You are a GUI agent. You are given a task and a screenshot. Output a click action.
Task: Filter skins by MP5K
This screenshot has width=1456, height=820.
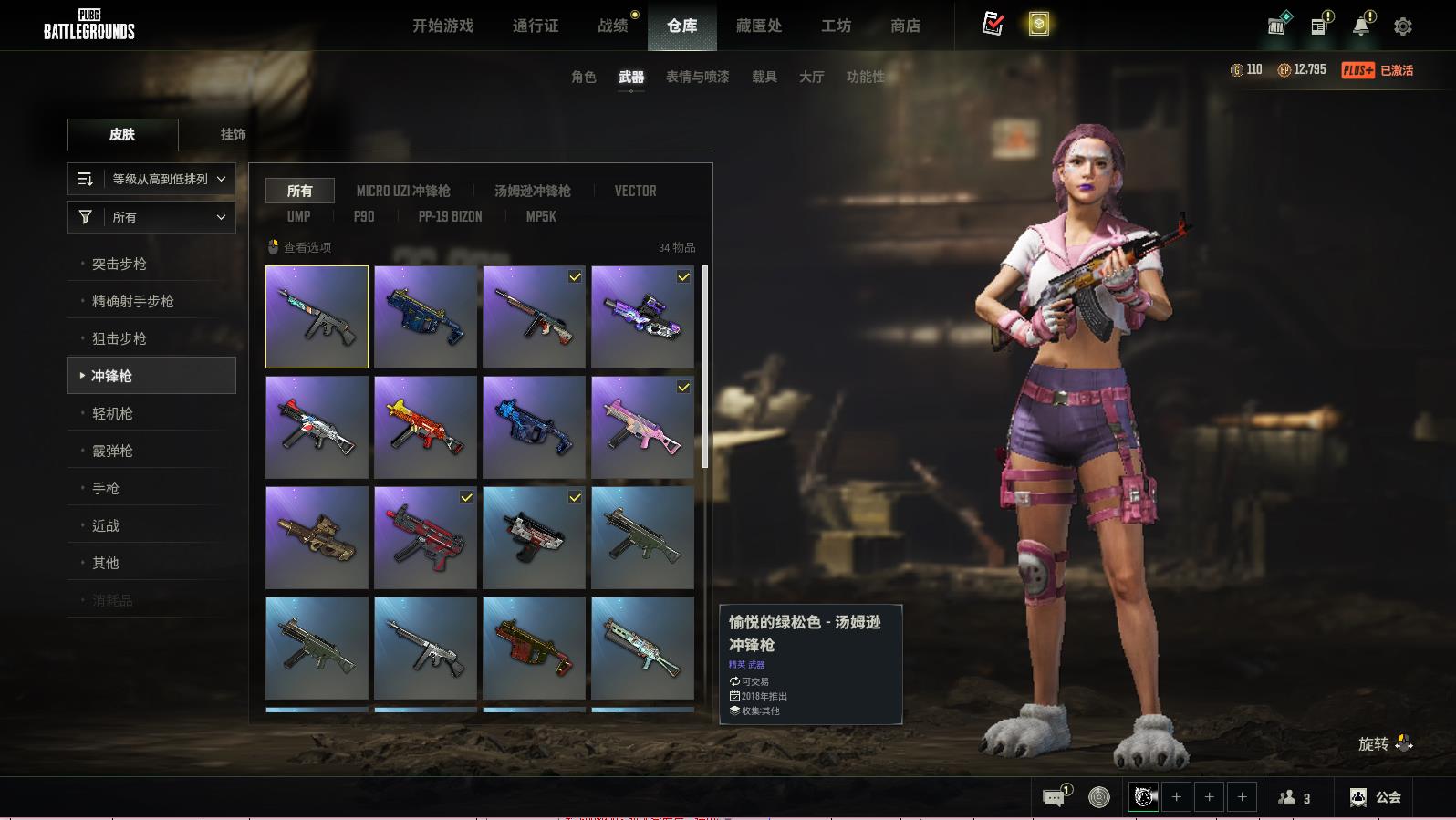(x=541, y=216)
